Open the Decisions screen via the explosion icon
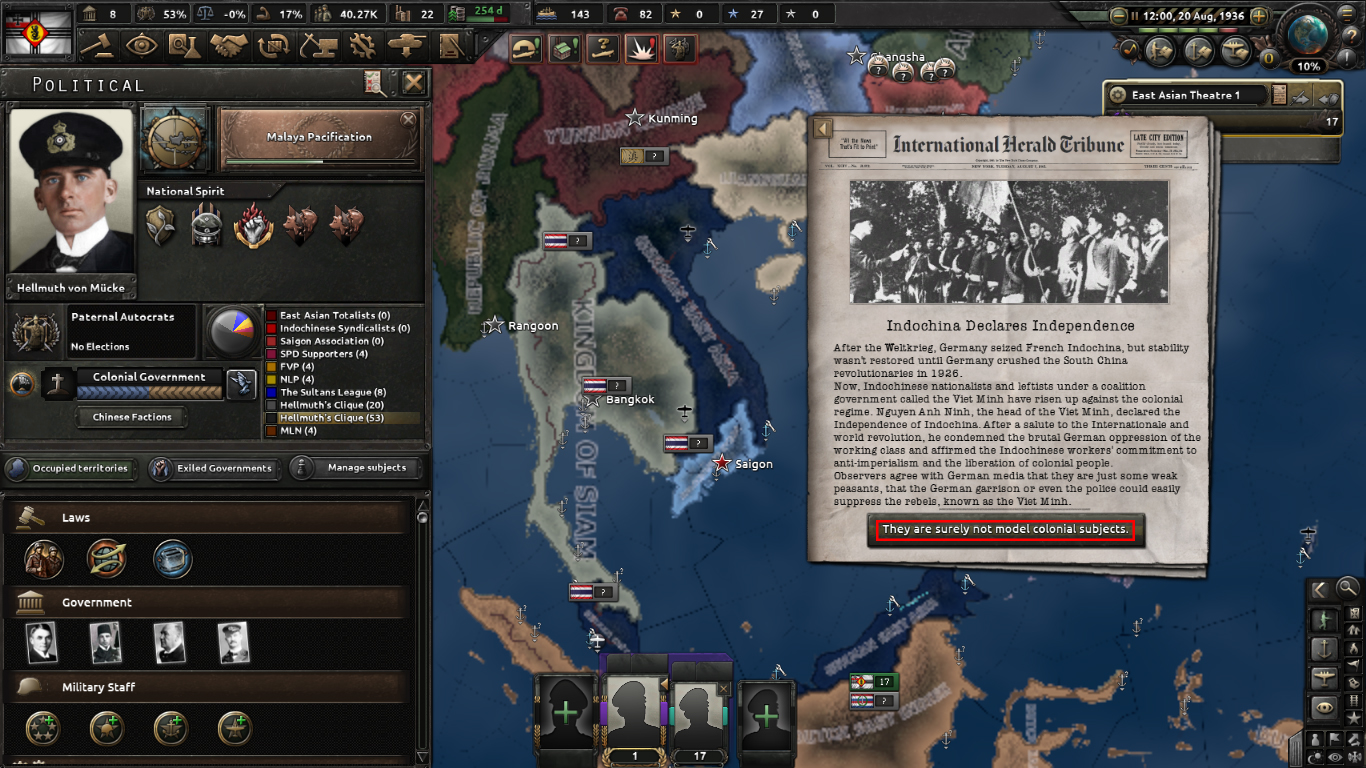The image size is (1366, 768). tap(641, 47)
